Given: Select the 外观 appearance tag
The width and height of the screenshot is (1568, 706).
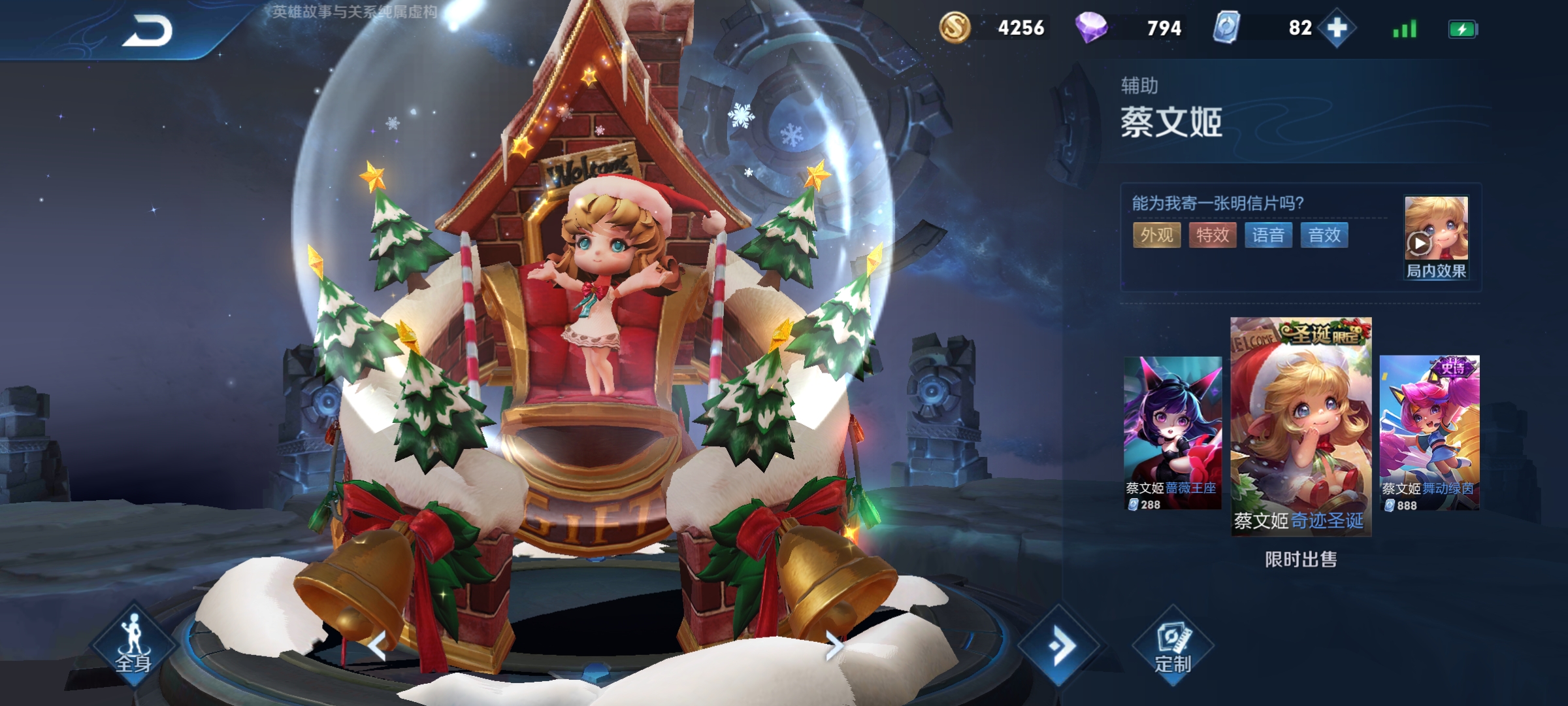Looking at the screenshot, I should (1156, 235).
